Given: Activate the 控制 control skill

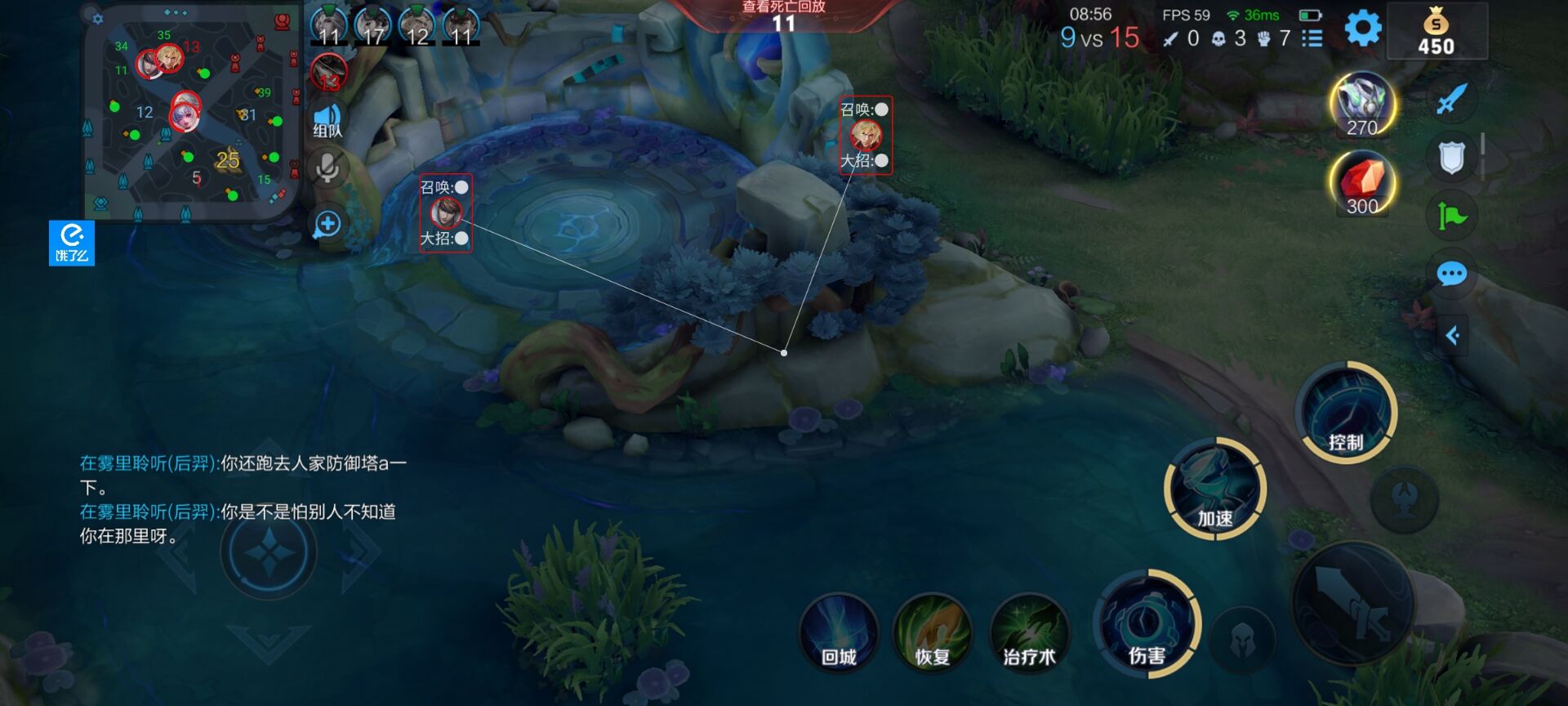Looking at the screenshot, I should pyautogui.click(x=1345, y=413).
